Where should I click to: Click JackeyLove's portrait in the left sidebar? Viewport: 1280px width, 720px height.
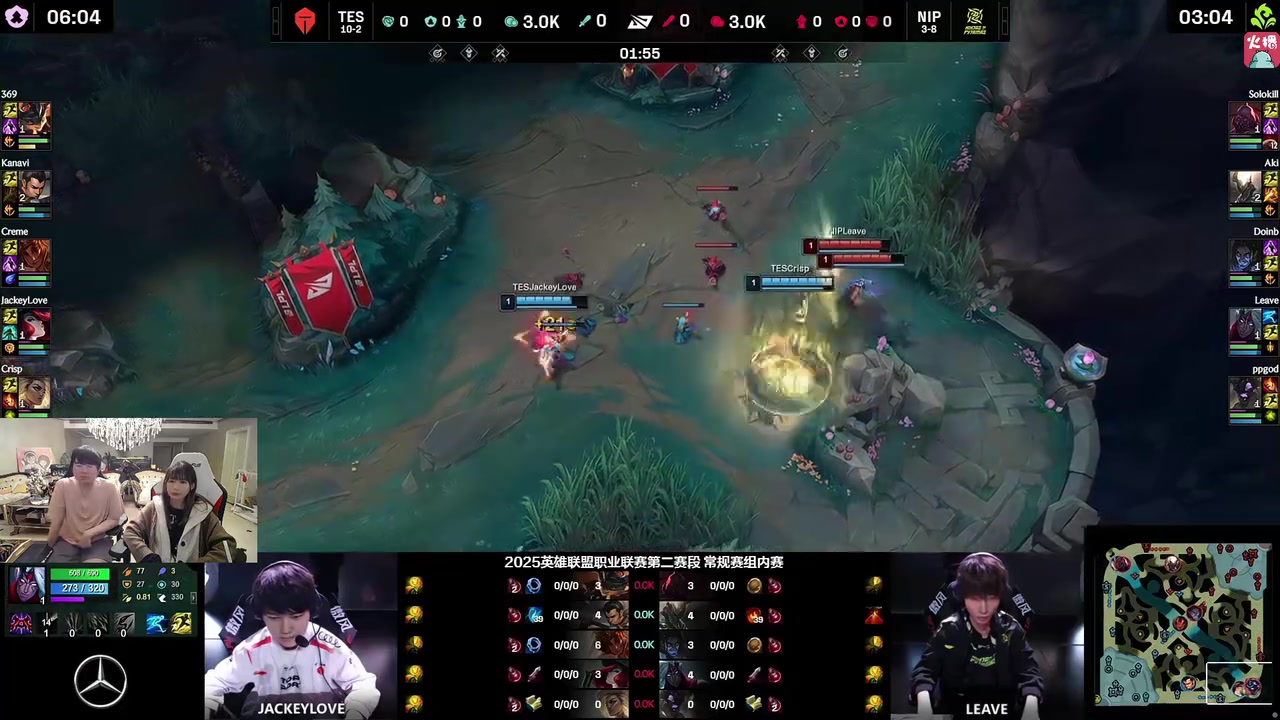[35, 325]
